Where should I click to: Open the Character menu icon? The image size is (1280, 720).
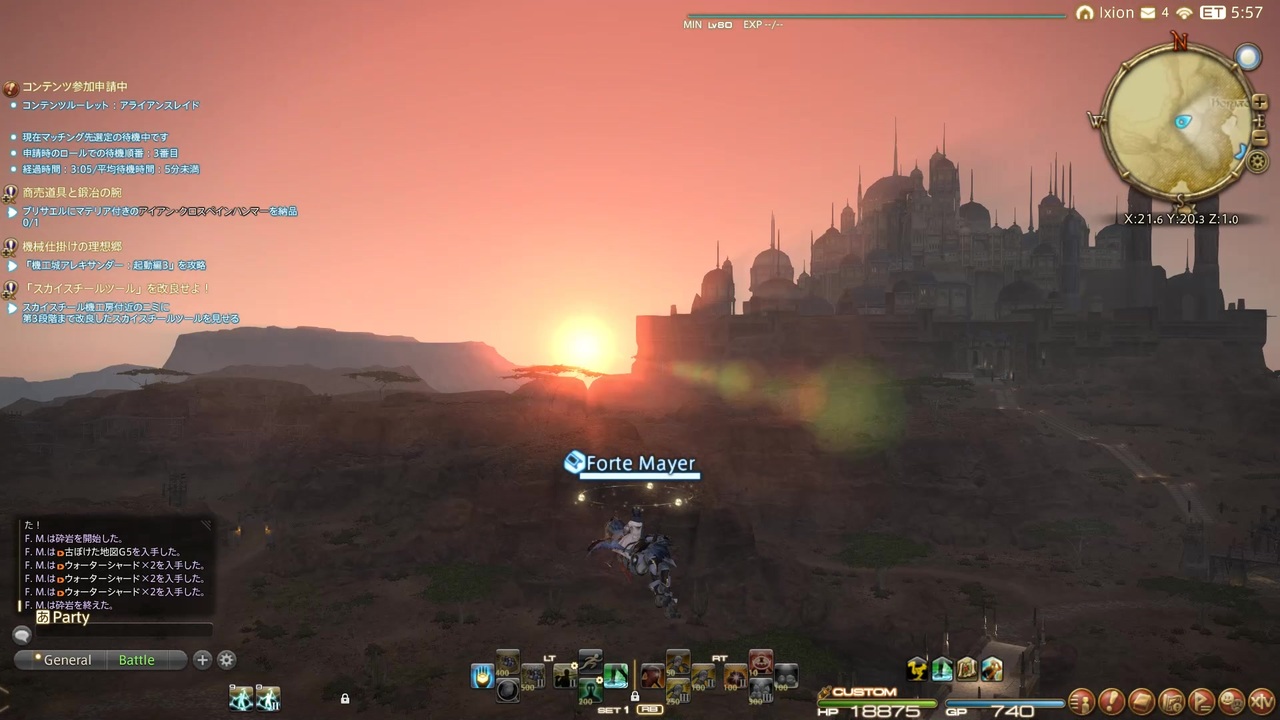[1082, 702]
